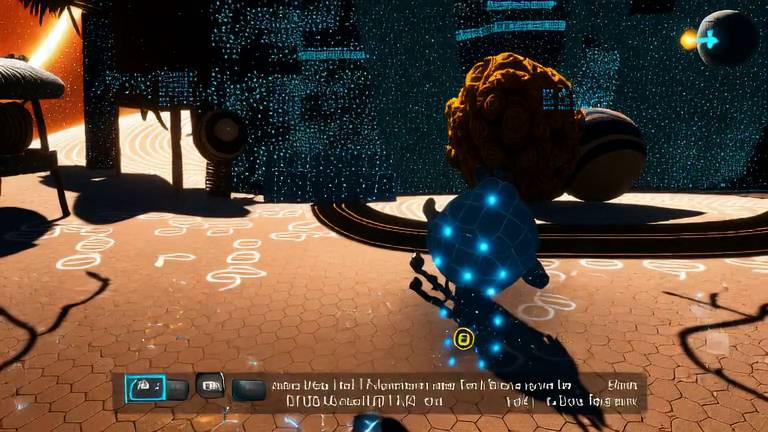
Task: Choose the unhighlighted icon slot between the dark slots
Action: [x=210, y=385]
